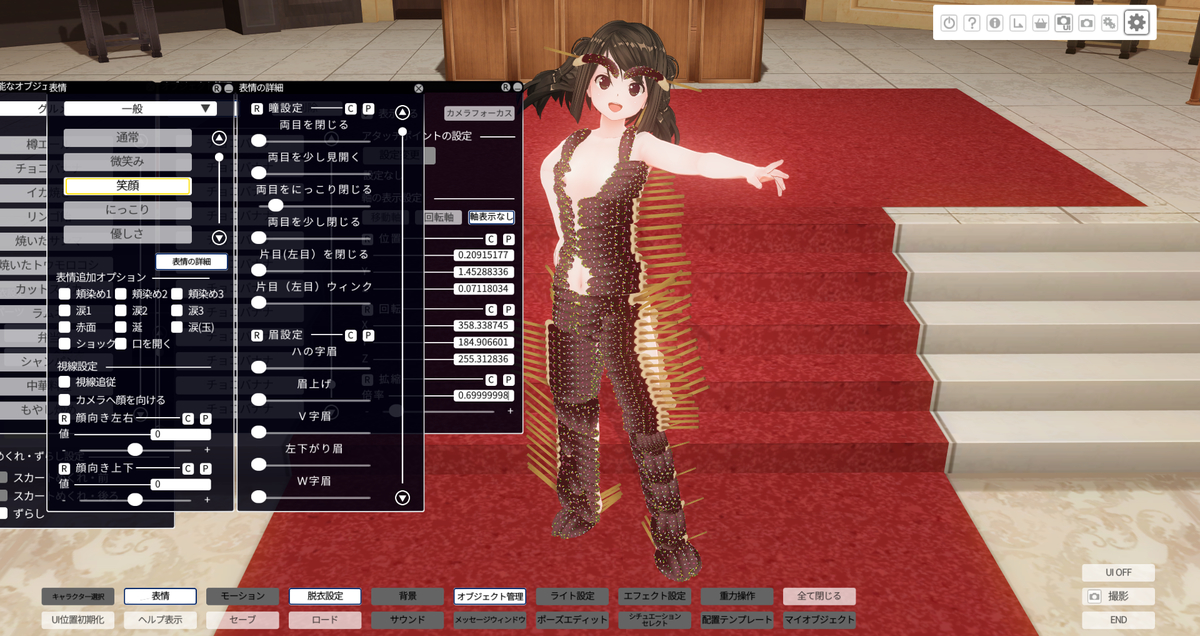
Task: Take a photo with the 撮影 button
Action: click(x=1118, y=597)
